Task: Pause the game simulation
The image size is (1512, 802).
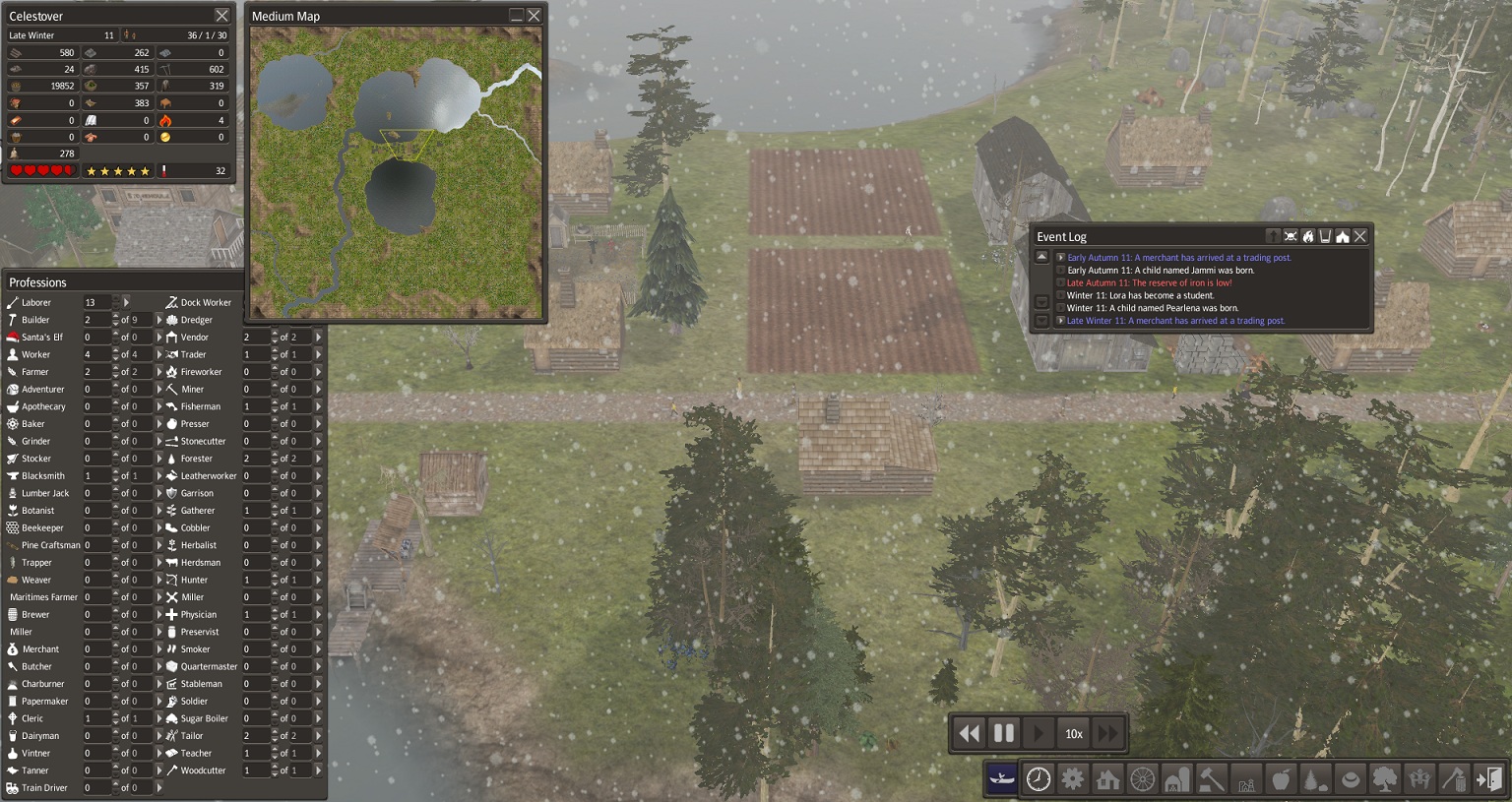Action: coord(1004,733)
